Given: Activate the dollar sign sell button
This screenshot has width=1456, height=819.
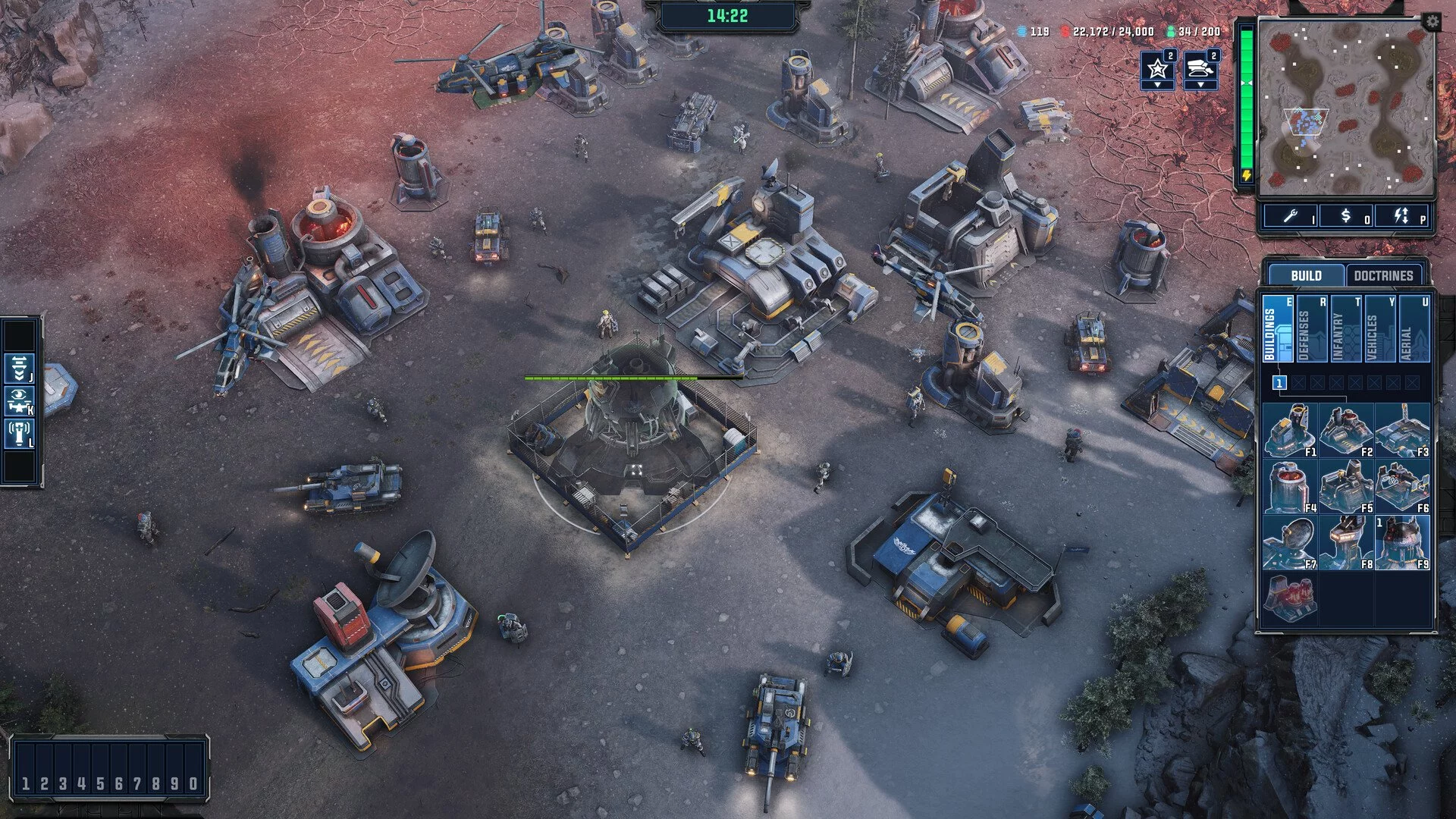Looking at the screenshot, I should [1346, 217].
